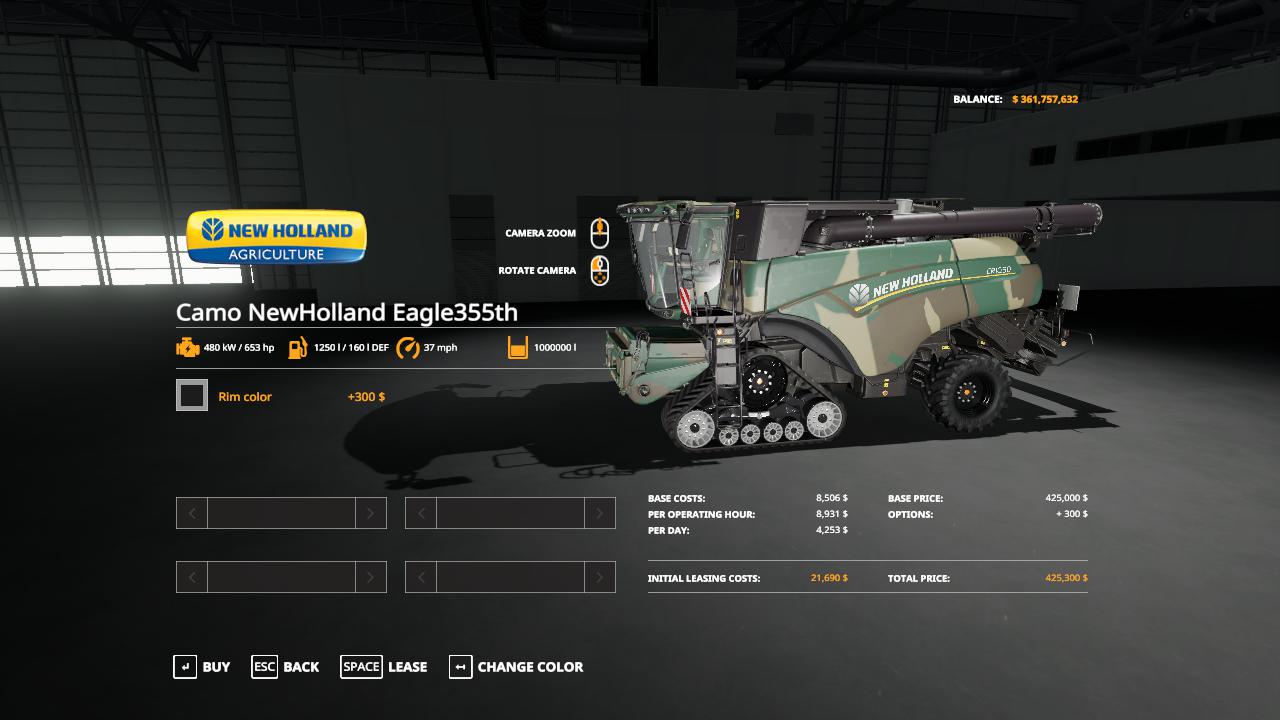
Task: Buy the Camo NewHolland harvester
Action: pyautogui.click(x=202, y=667)
